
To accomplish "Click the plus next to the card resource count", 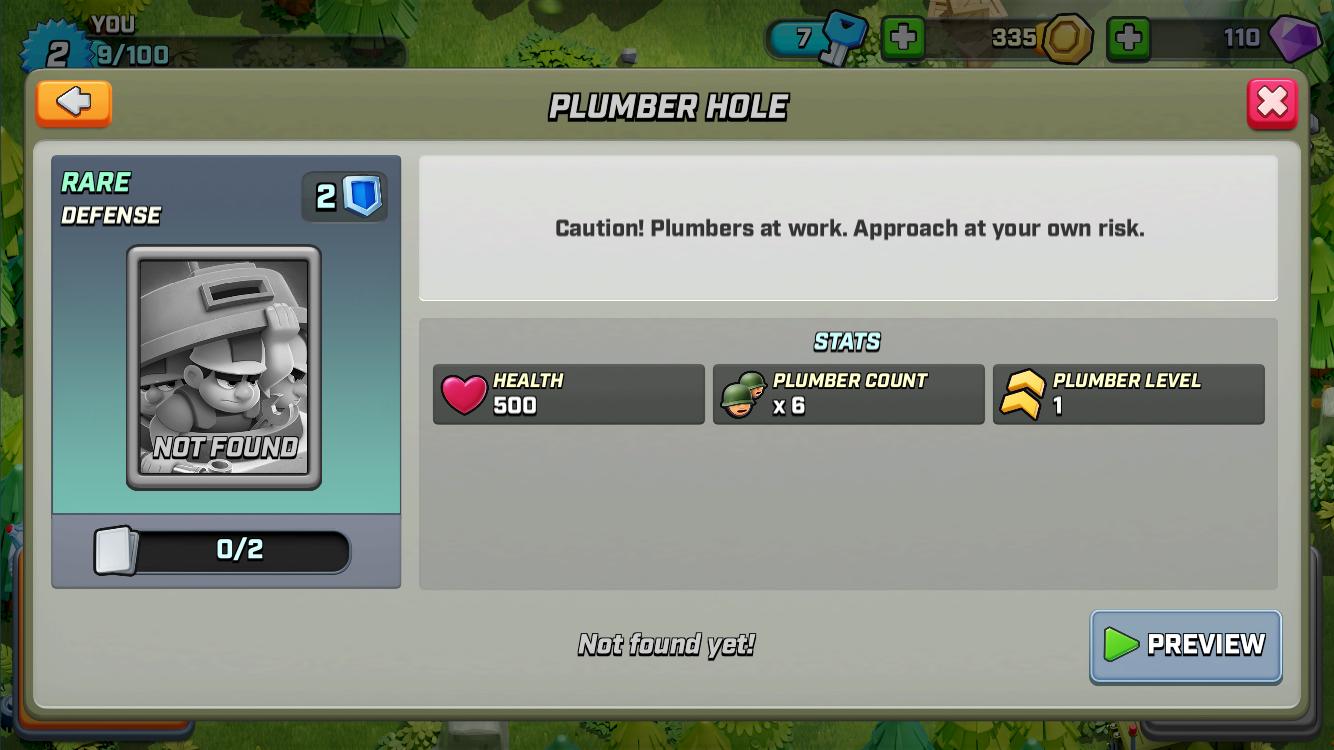I will [905, 38].
